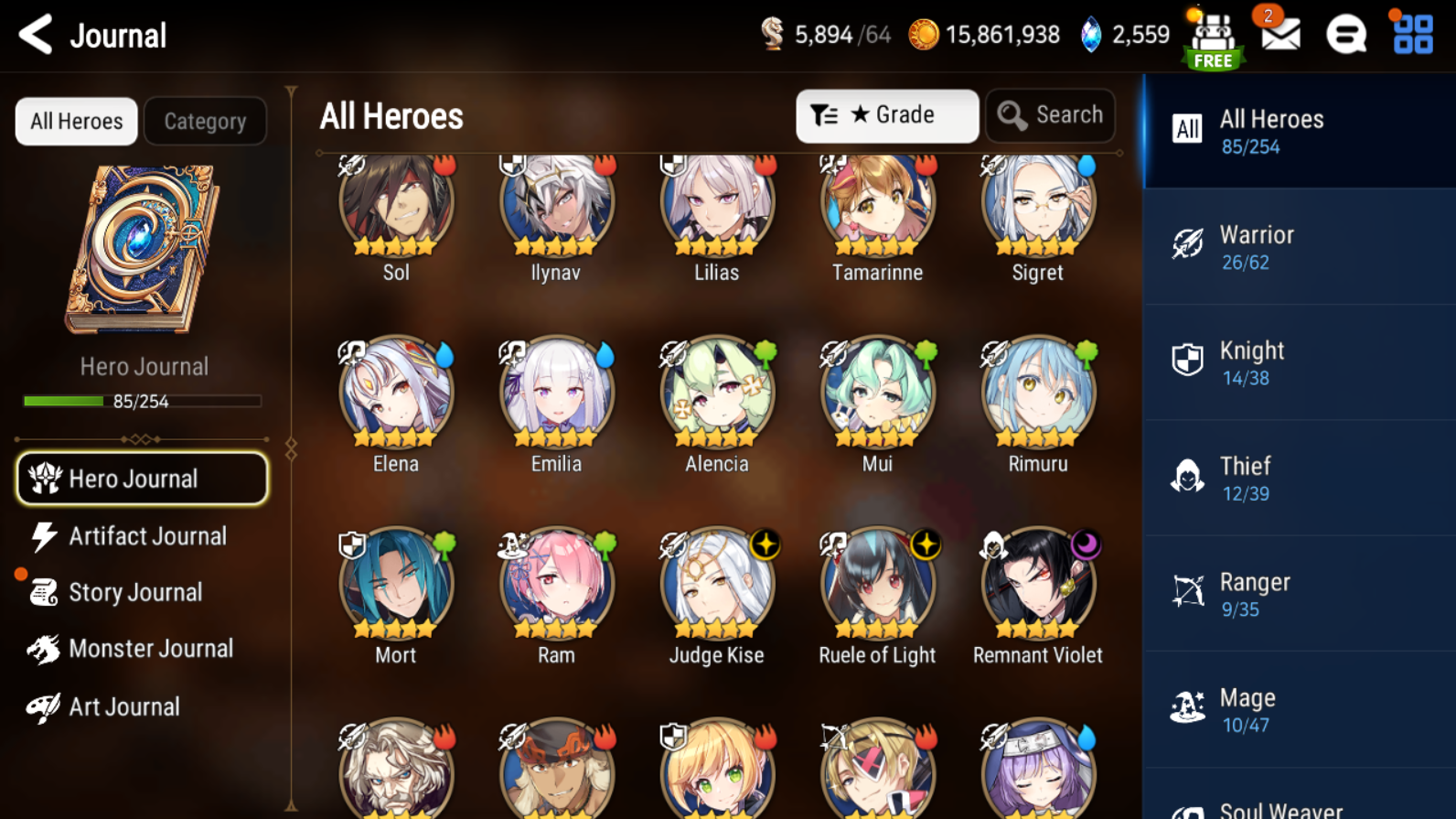
Task: Claim the FREE pack icon
Action: 1213,37
